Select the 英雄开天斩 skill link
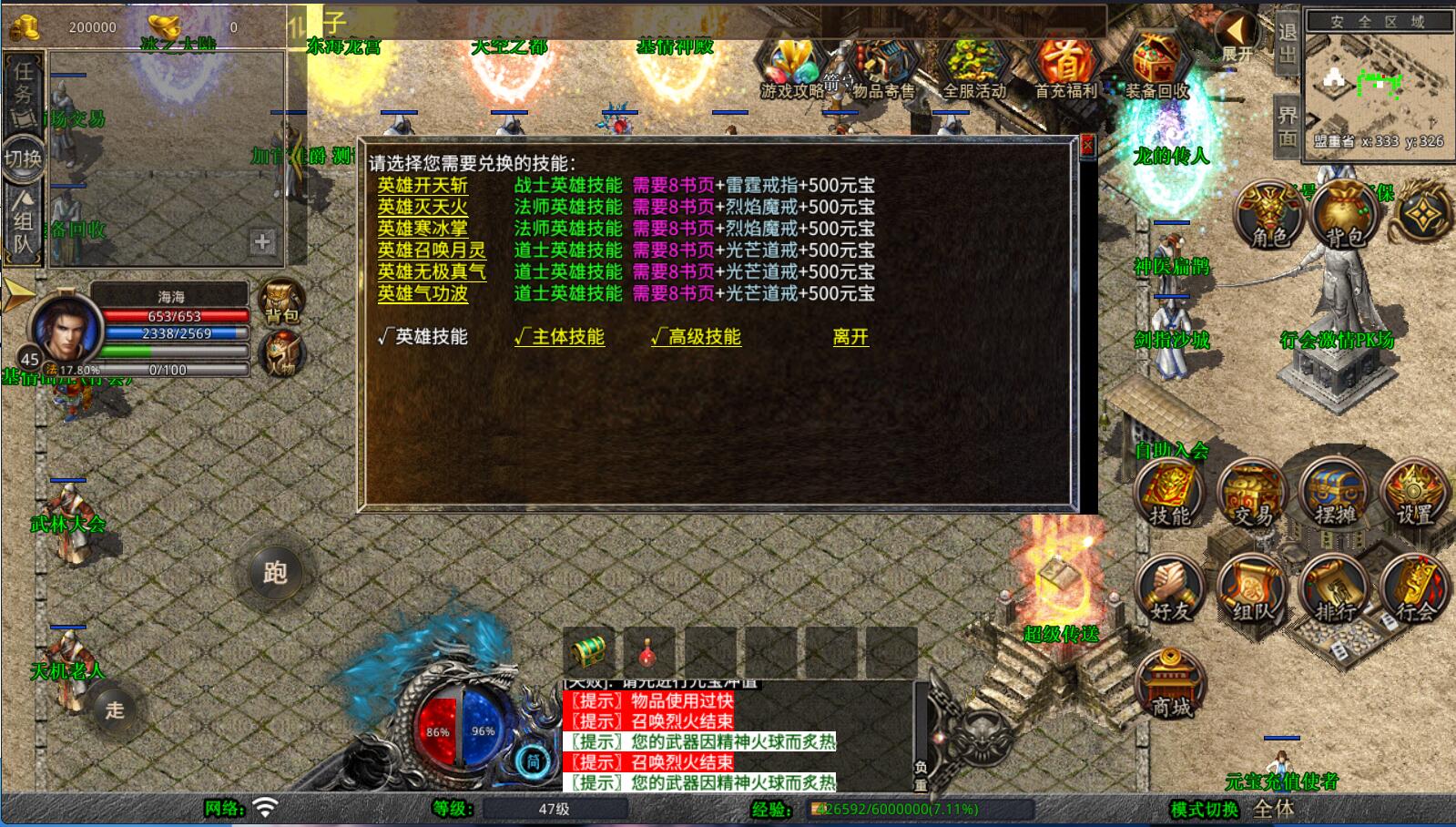1456x827 pixels. (x=423, y=186)
